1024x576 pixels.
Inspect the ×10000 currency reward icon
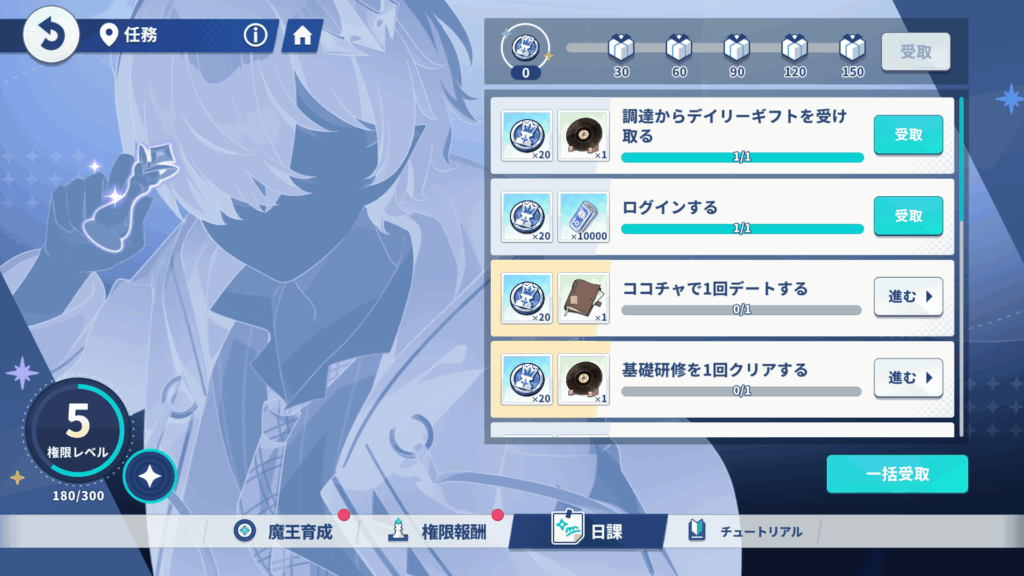[x=583, y=216]
